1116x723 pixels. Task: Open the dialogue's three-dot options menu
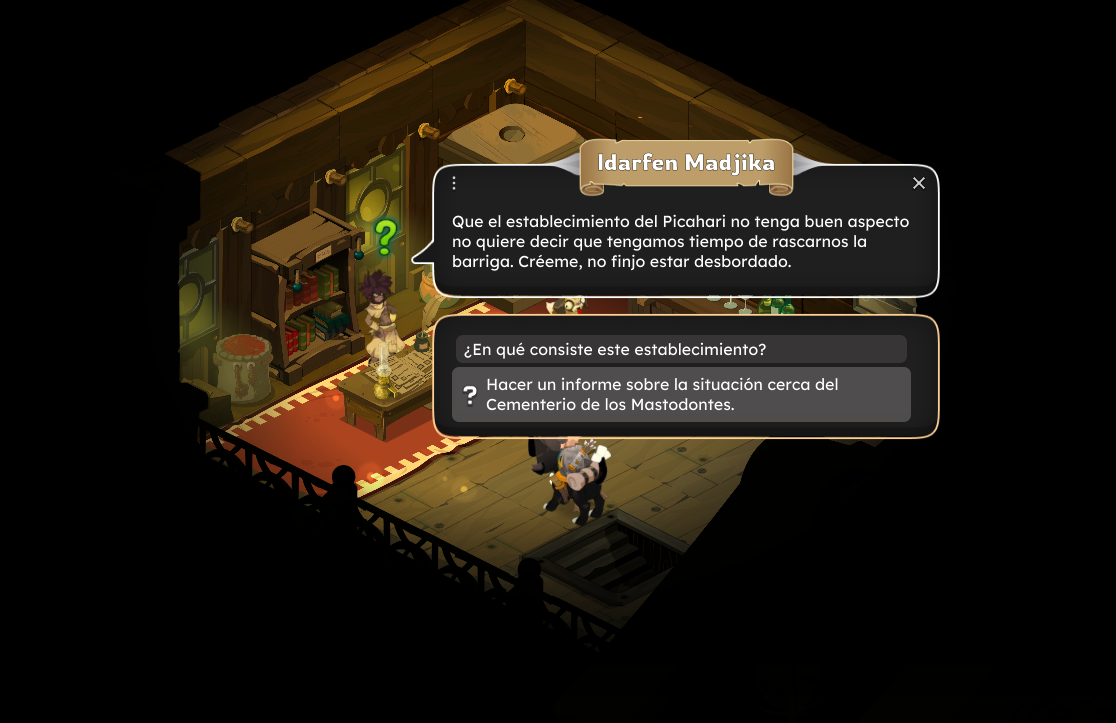[x=454, y=183]
